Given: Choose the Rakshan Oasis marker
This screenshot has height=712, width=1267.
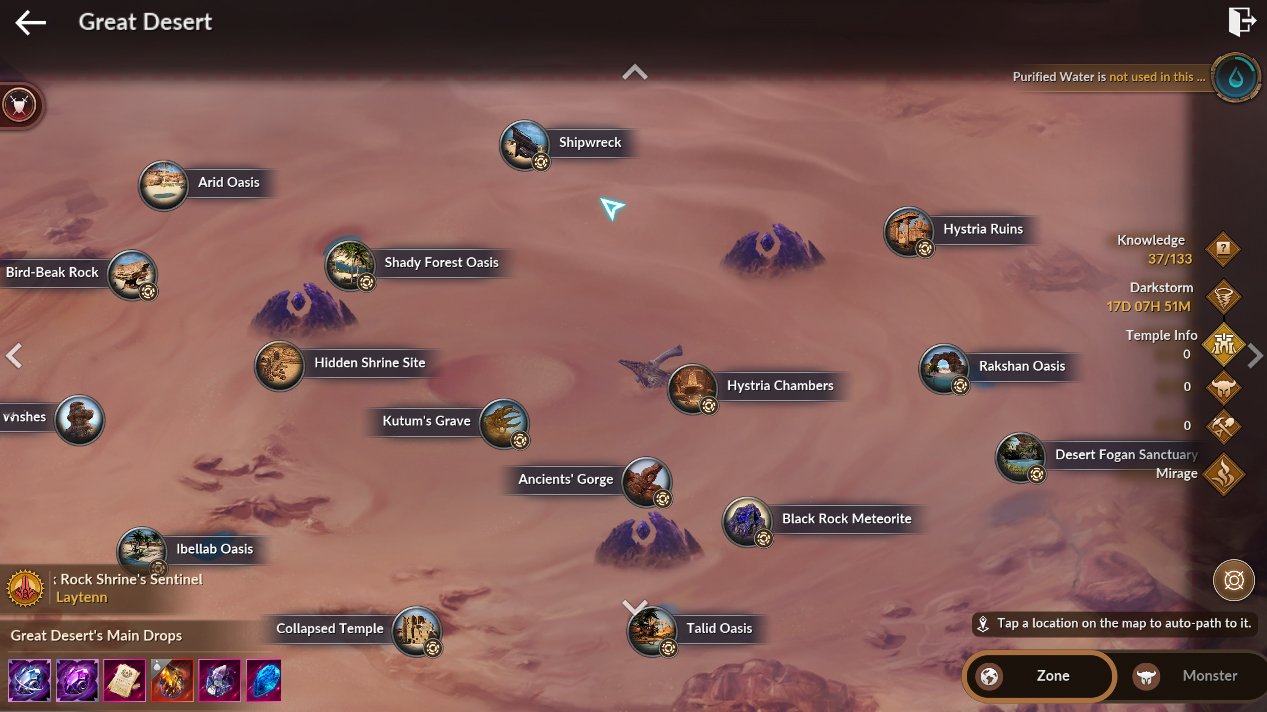Looking at the screenshot, I should click(943, 368).
